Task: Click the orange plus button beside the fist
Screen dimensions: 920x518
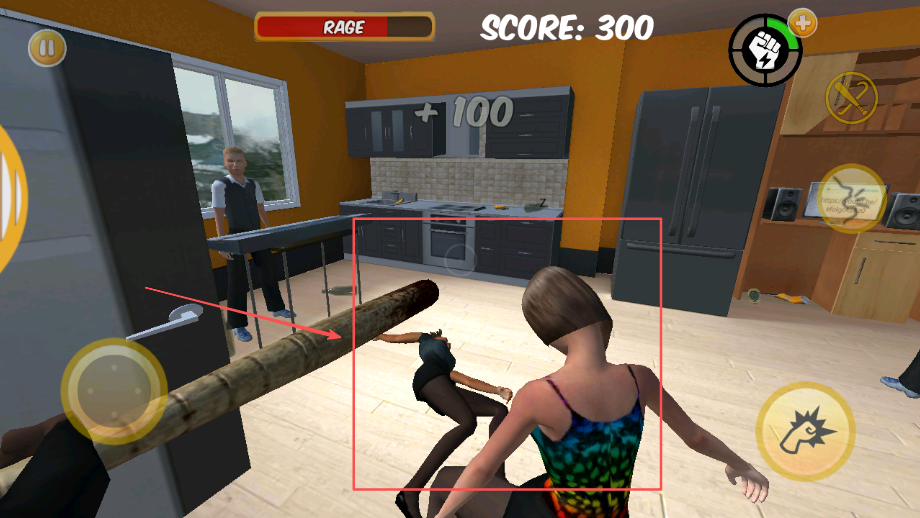Action: point(802,22)
